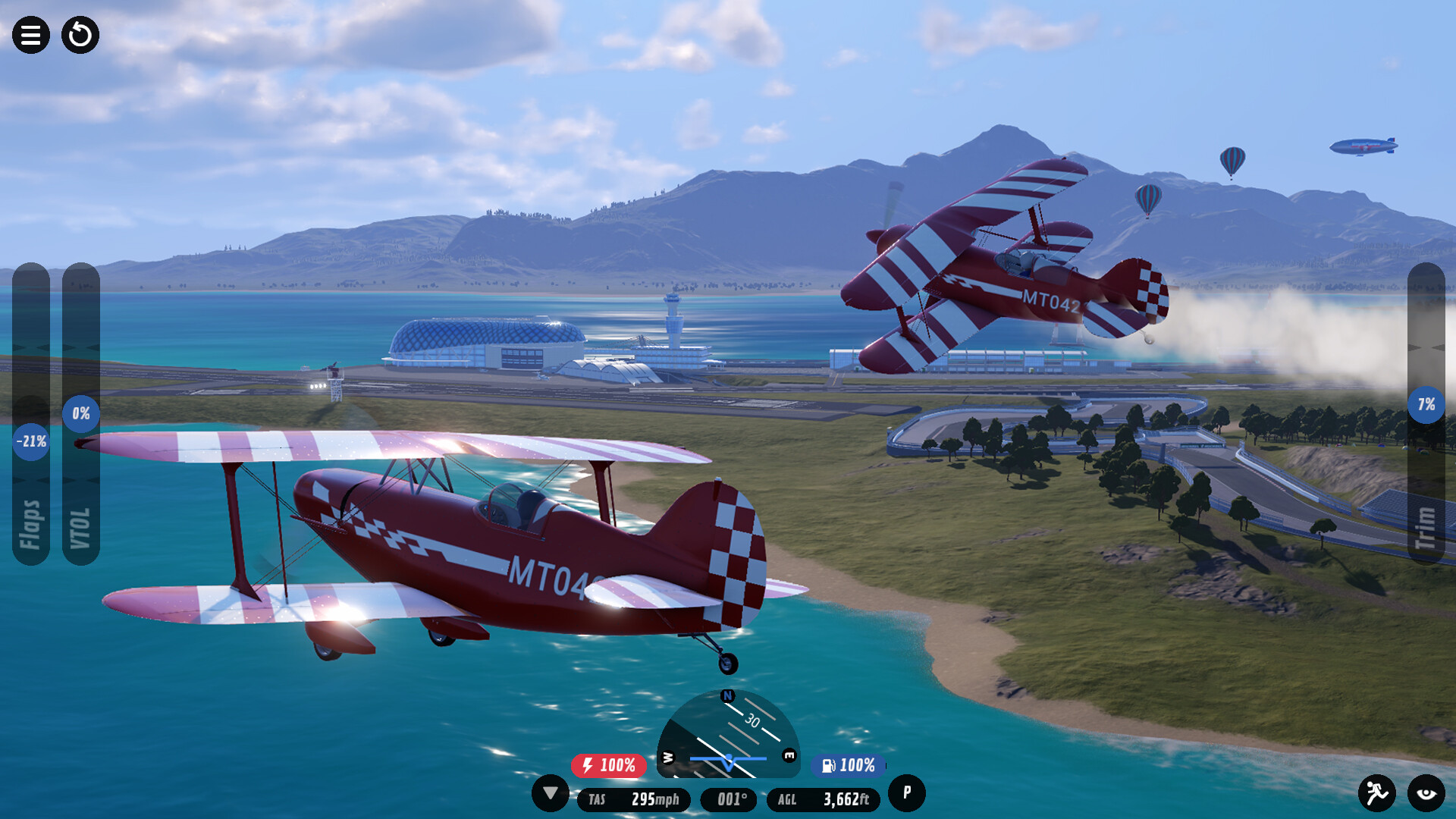This screenshot has height=819, width=1456.
Task: Select the AGL altitude panel
Action: pos(824,799)
